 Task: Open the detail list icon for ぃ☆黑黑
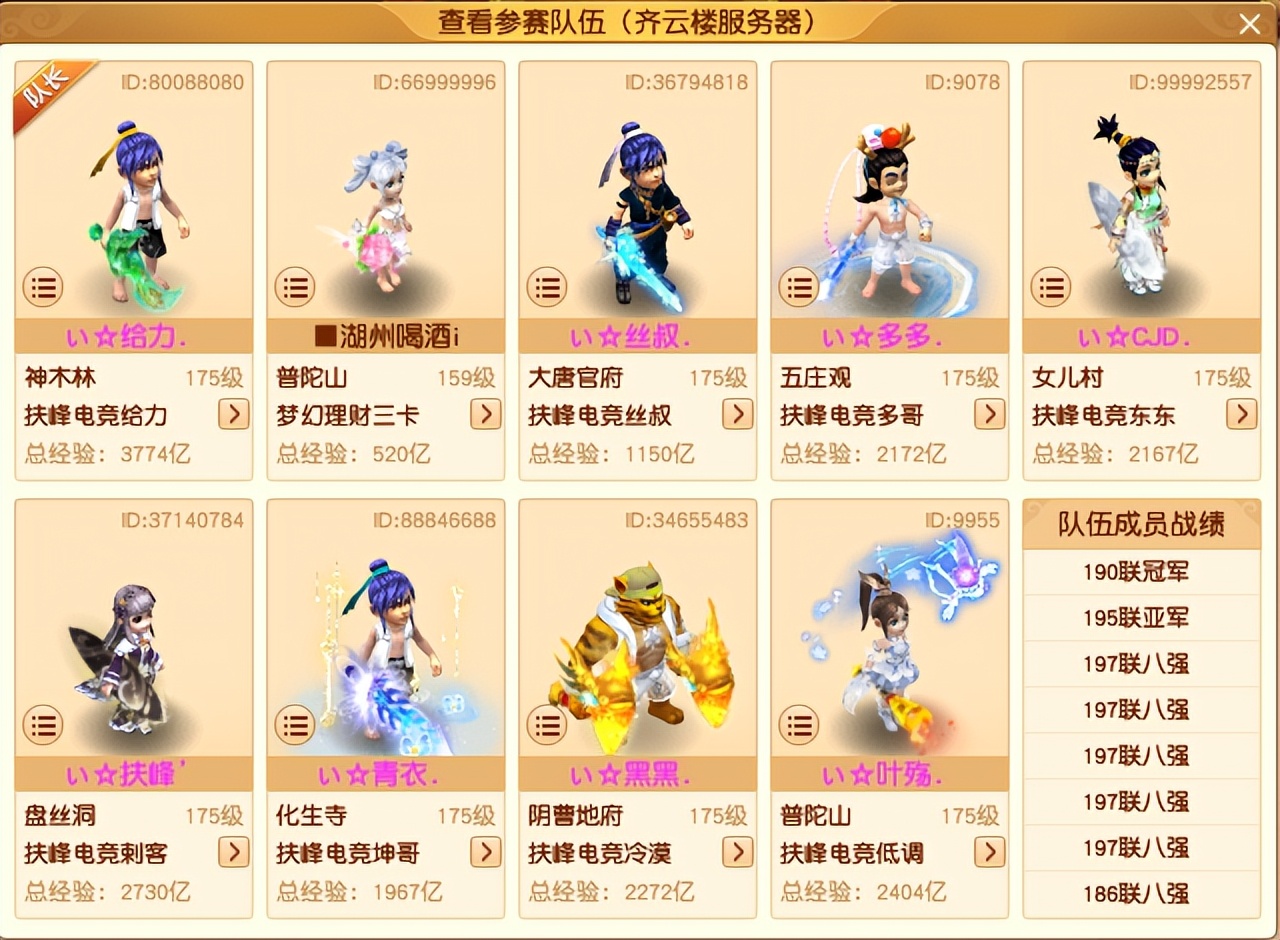pyautogui.click(x=547, y=725)
